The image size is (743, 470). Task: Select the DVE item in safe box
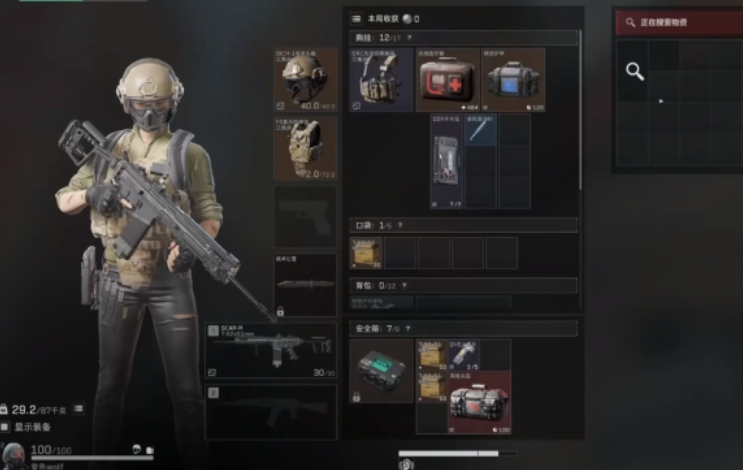(464, 354)
